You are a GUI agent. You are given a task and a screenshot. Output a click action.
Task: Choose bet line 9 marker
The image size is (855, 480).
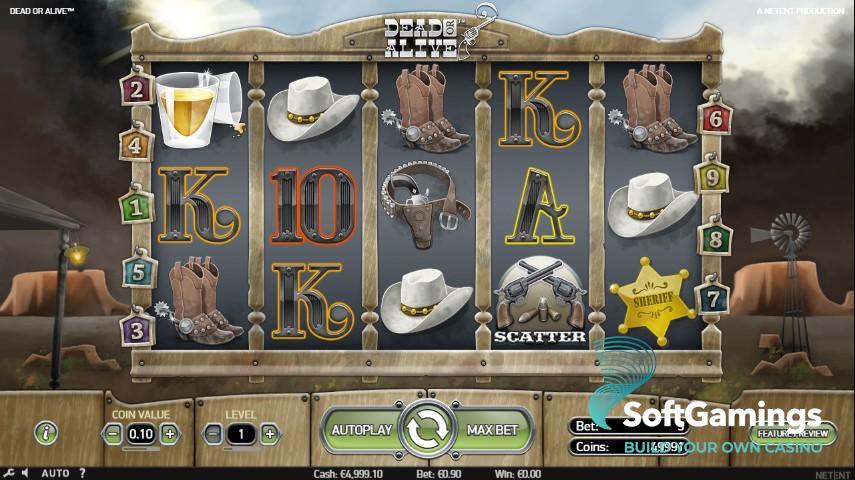714,178
